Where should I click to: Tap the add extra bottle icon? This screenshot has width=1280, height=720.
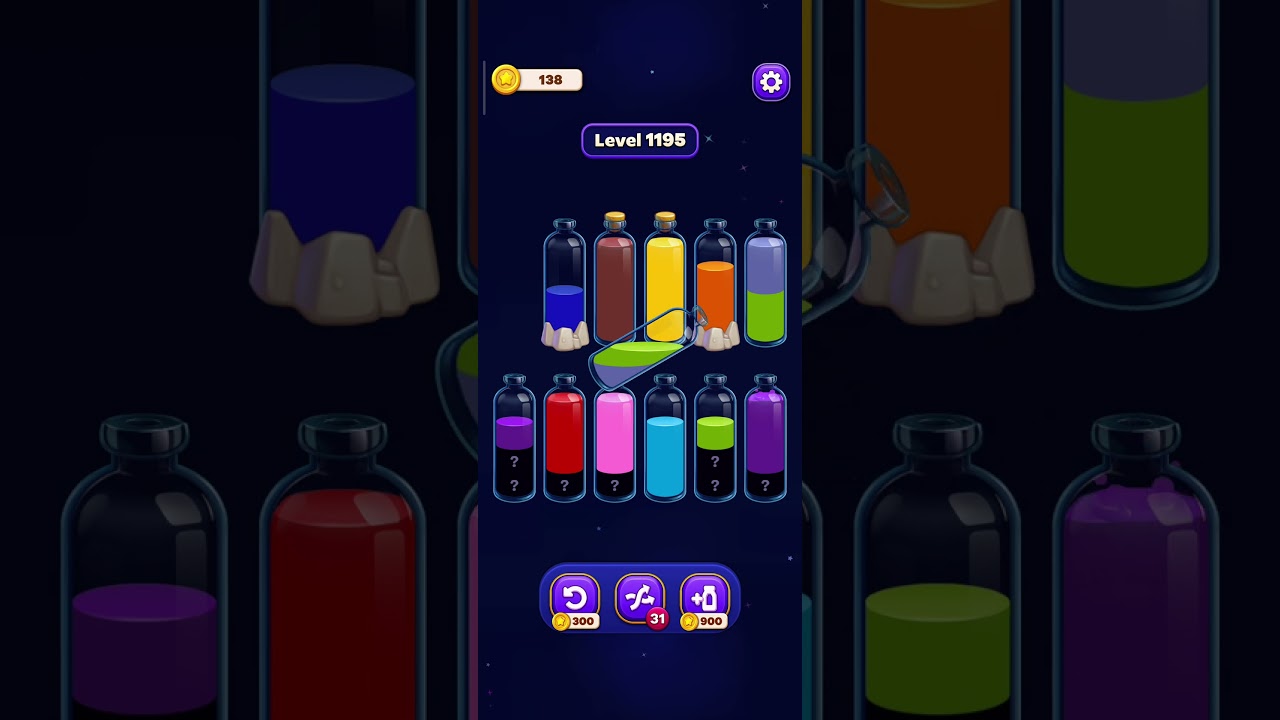click(x=706, y=597)
